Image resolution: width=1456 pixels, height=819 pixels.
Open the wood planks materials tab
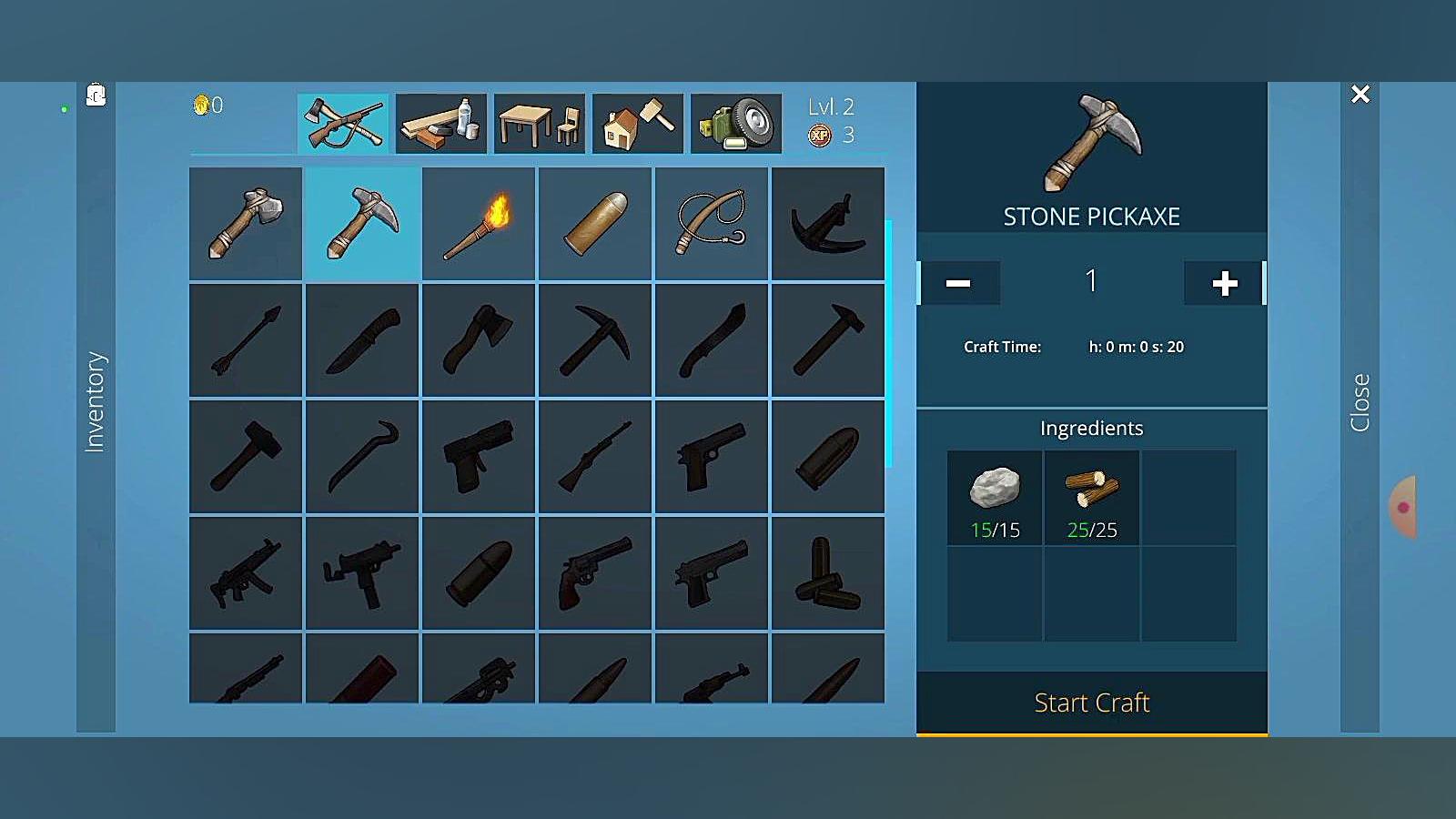click(x=441, y=123)
